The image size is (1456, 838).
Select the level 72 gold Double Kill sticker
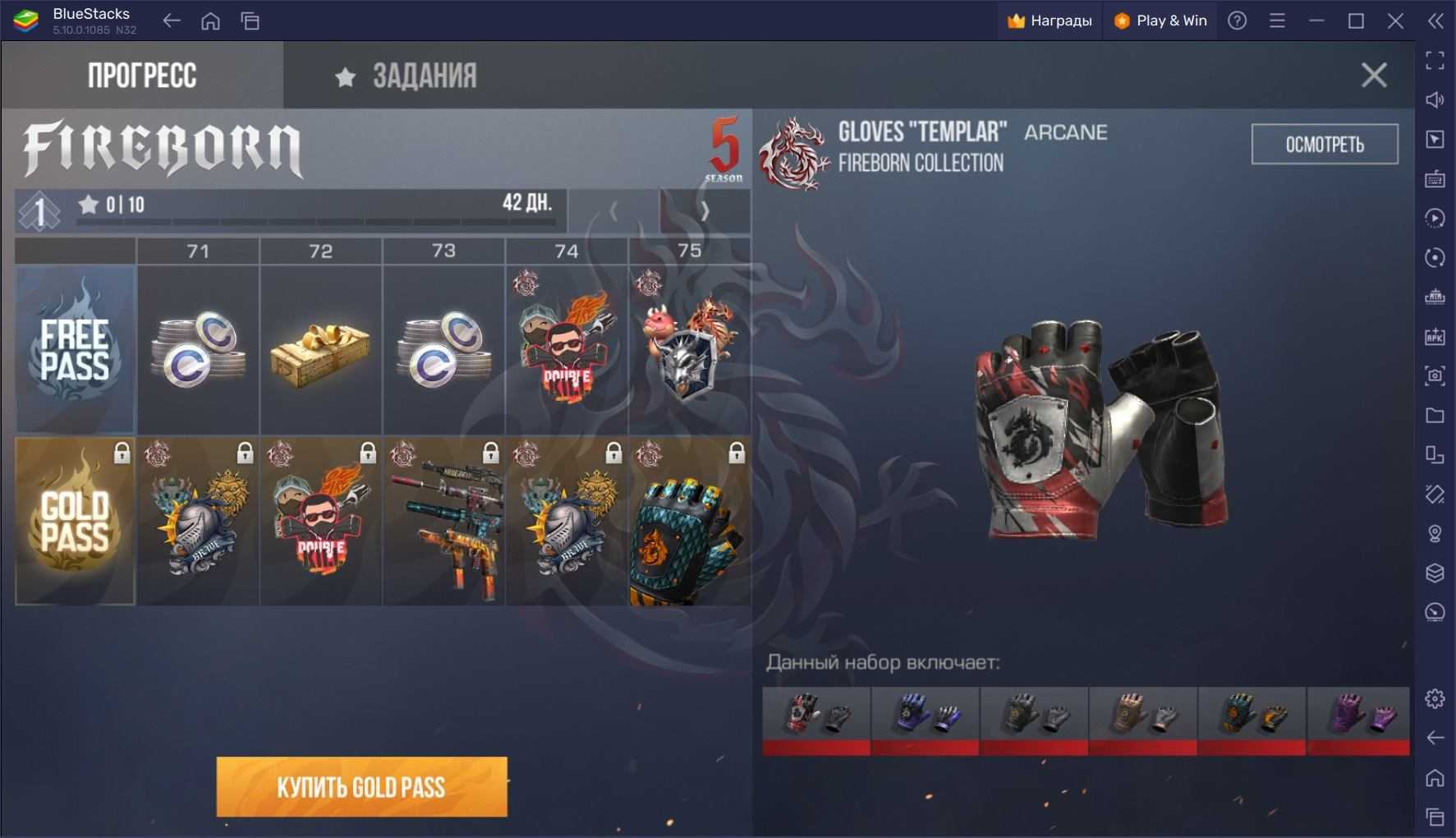pyautogui.click(x=321, y=522)
